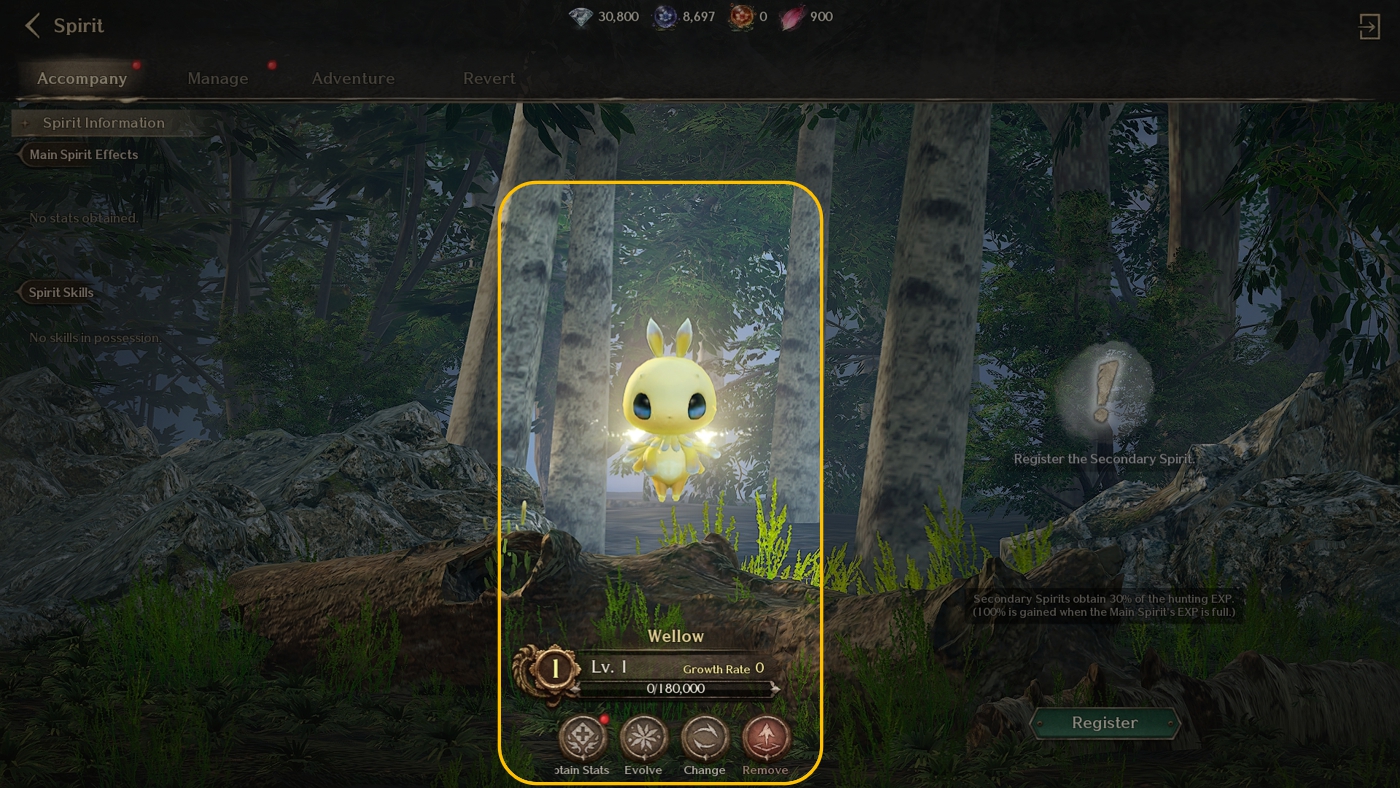Register a Secondary Spirit
This screenshot has height=788, width=1400.
1104,723
